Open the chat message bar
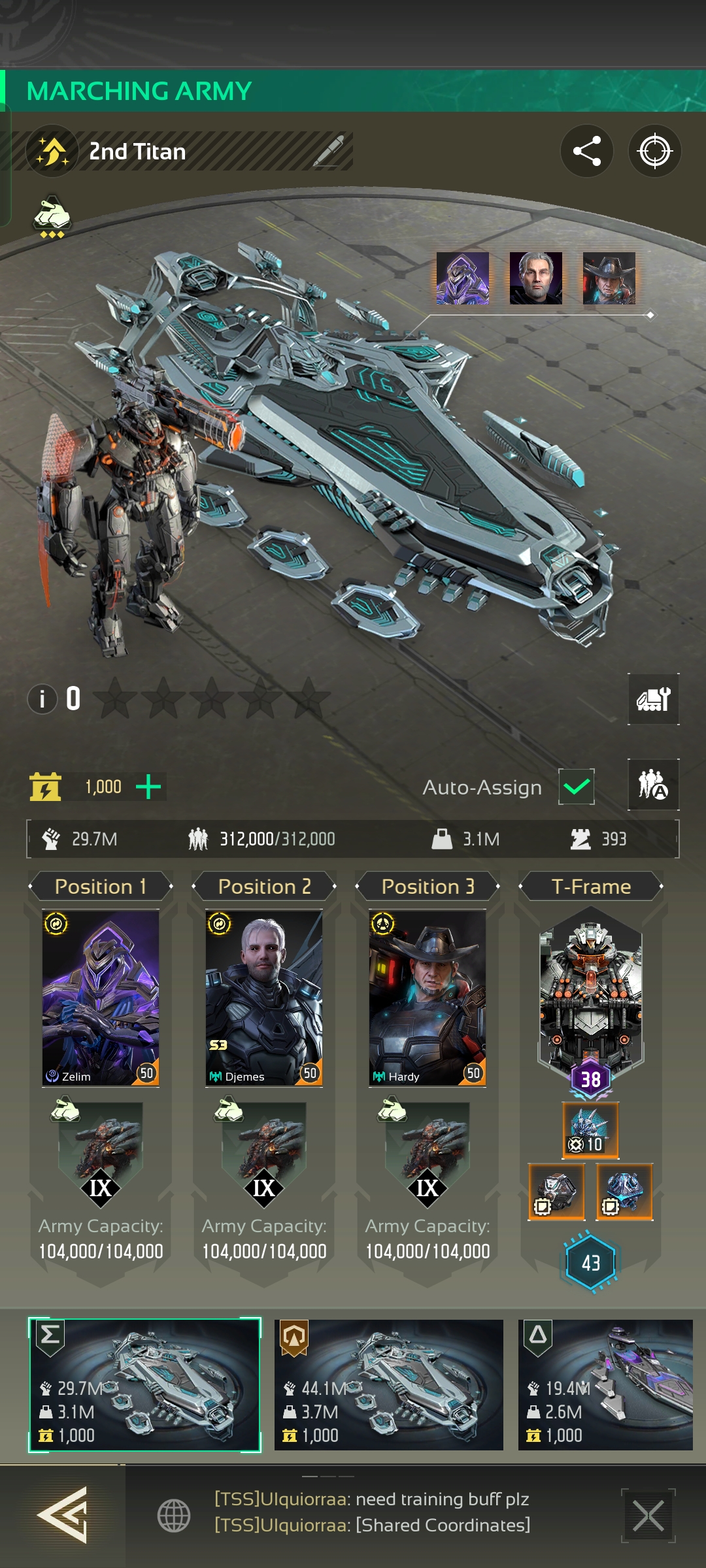Image resolution: width=706 pixels, height=1568 pixels. click(x=373, y=1512)
